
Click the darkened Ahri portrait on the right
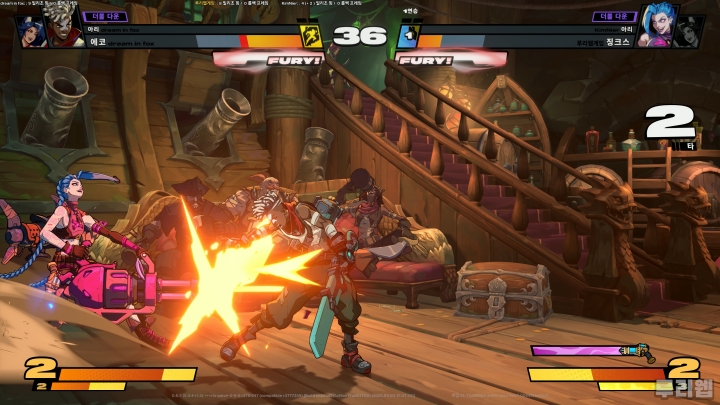[x=690, y=31]
